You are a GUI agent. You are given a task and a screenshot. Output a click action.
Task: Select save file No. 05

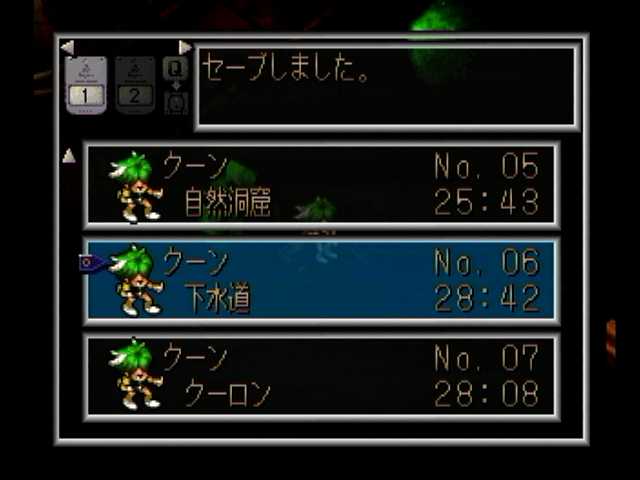[322, 185]
